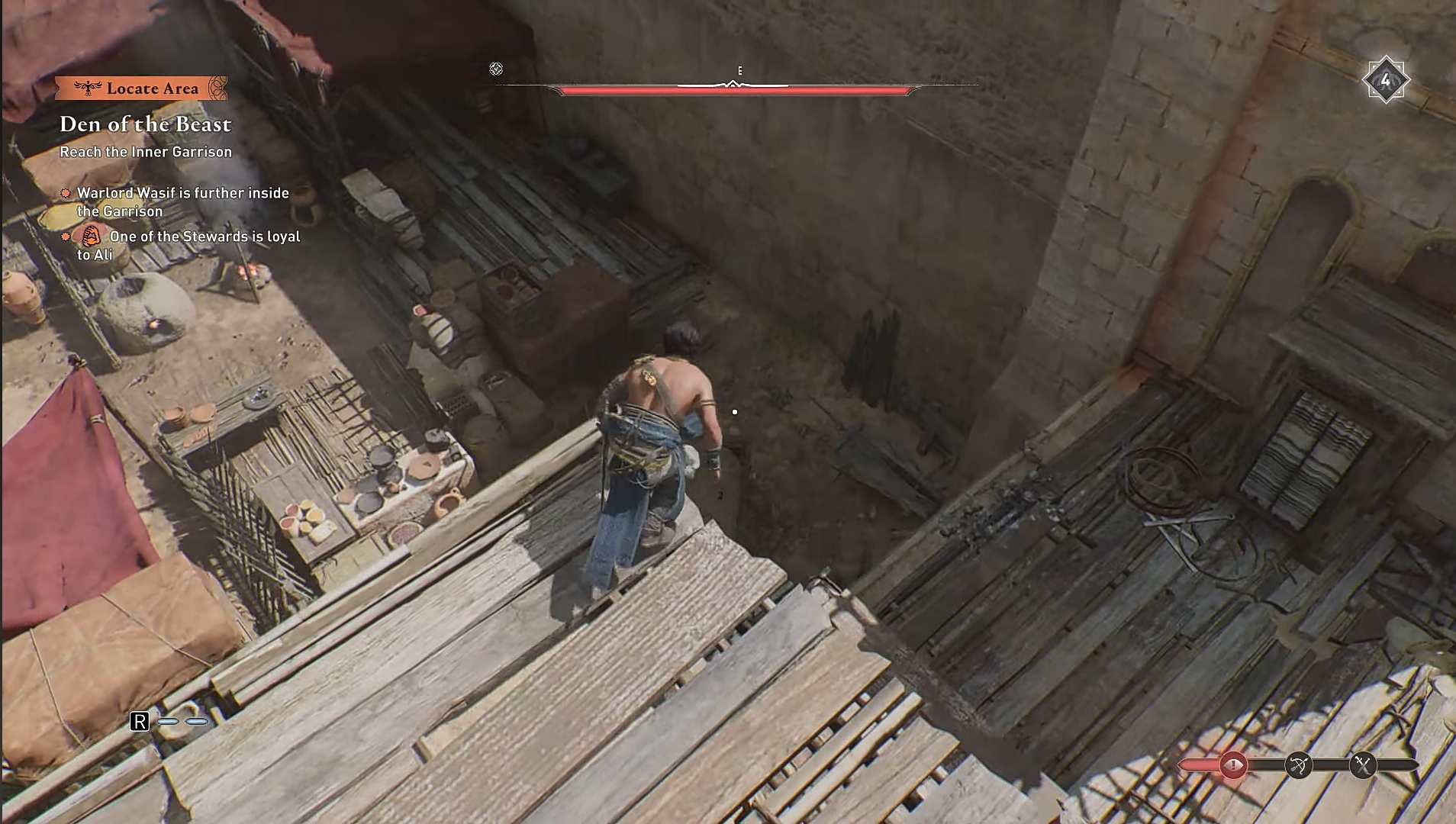
Task: Select the red eye alert icon in the weapon bar
Action: (1232, 764)
